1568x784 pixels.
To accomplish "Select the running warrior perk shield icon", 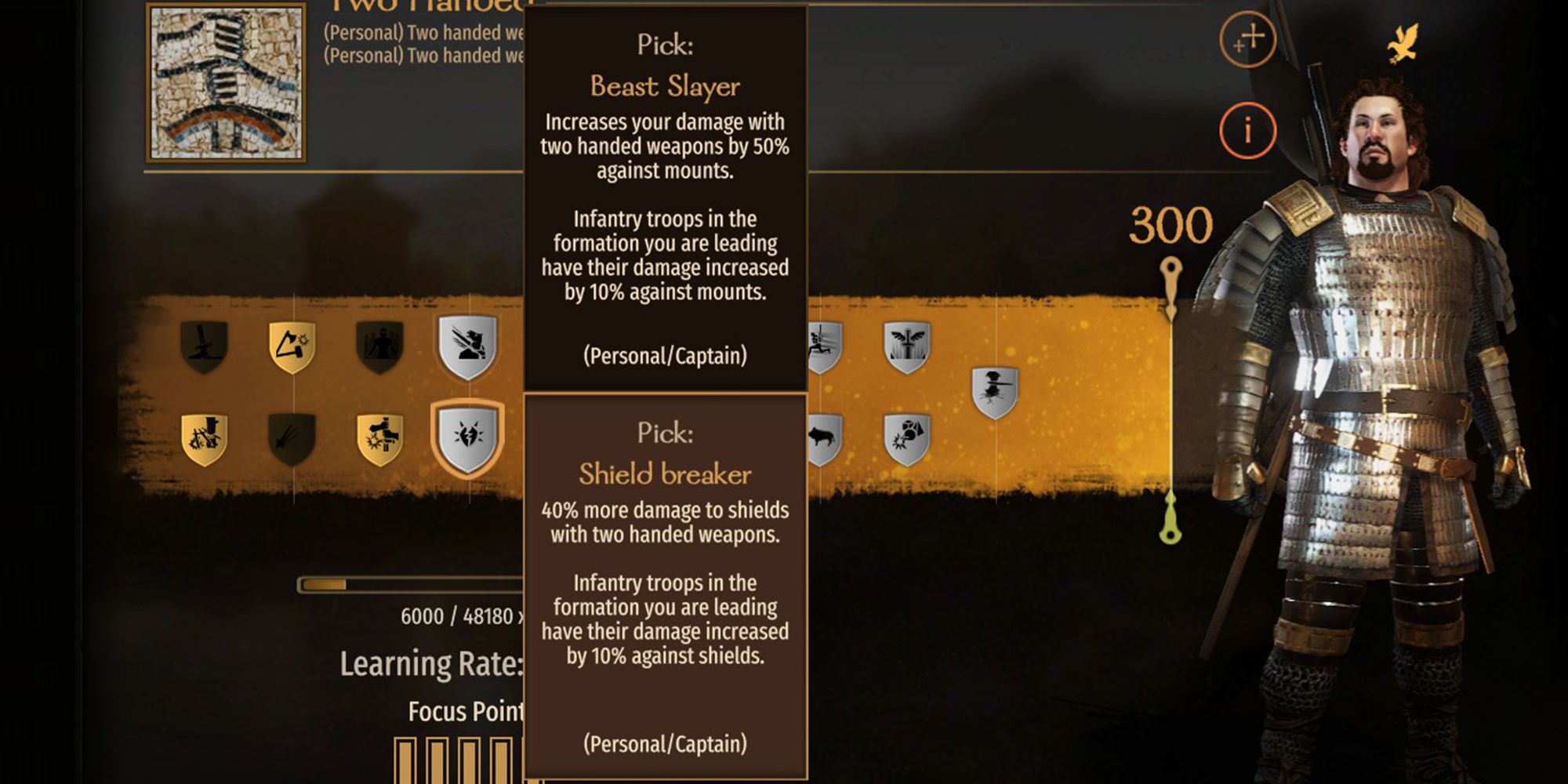I will tap(821, 347).
